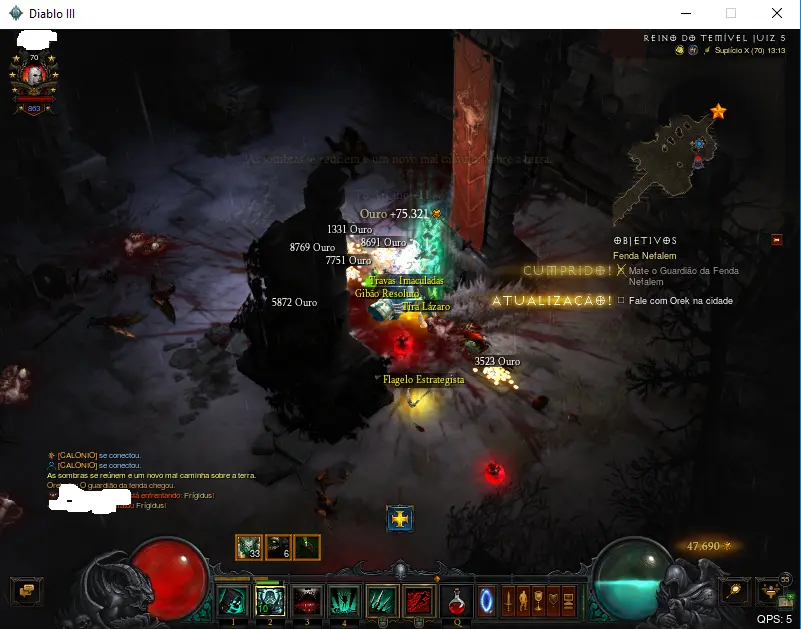Use the skull skill in slot 2
This screenshot has height=629, width=801.
(269, 600)
